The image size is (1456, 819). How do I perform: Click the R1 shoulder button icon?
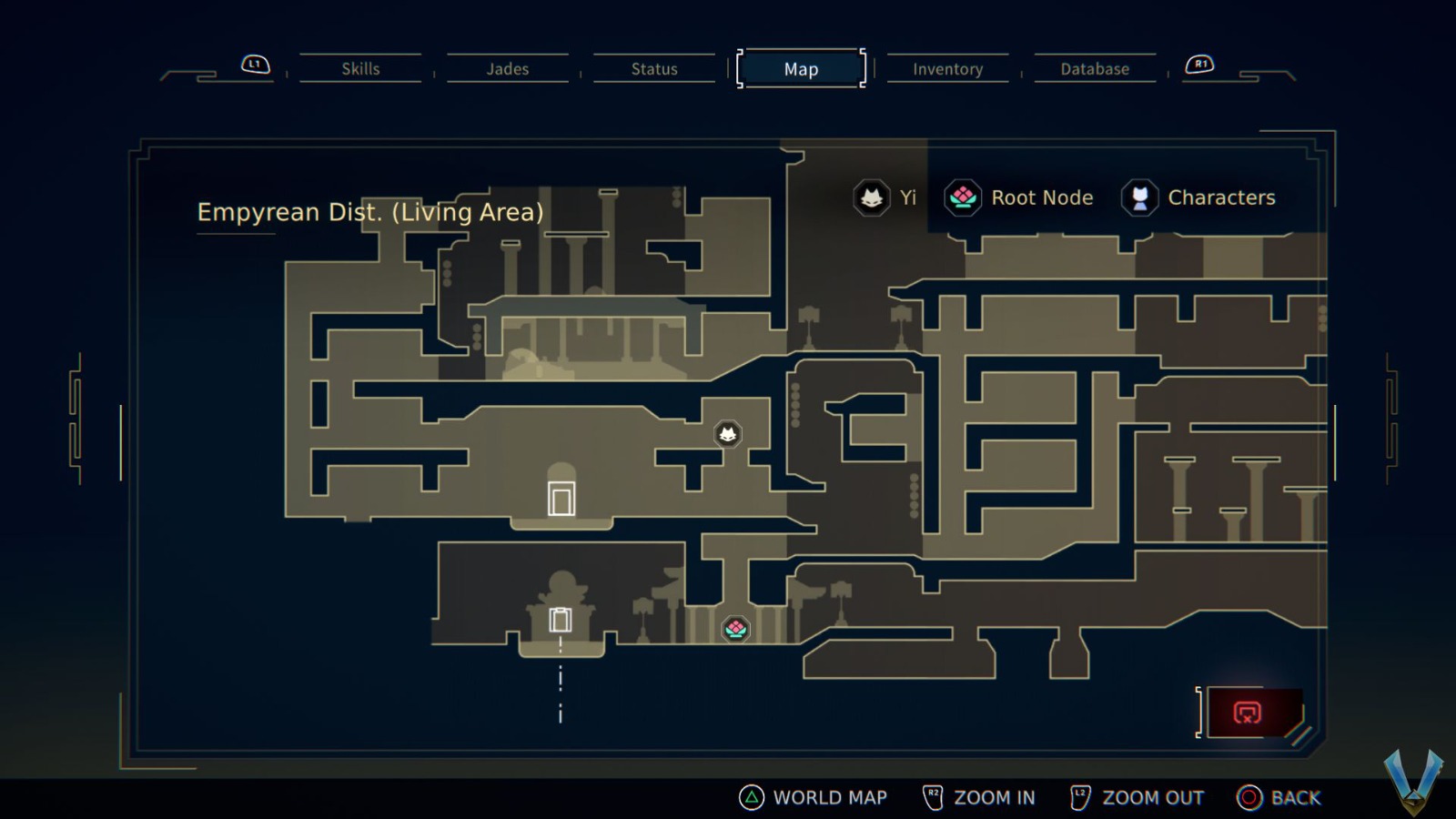coord(1198,64)
